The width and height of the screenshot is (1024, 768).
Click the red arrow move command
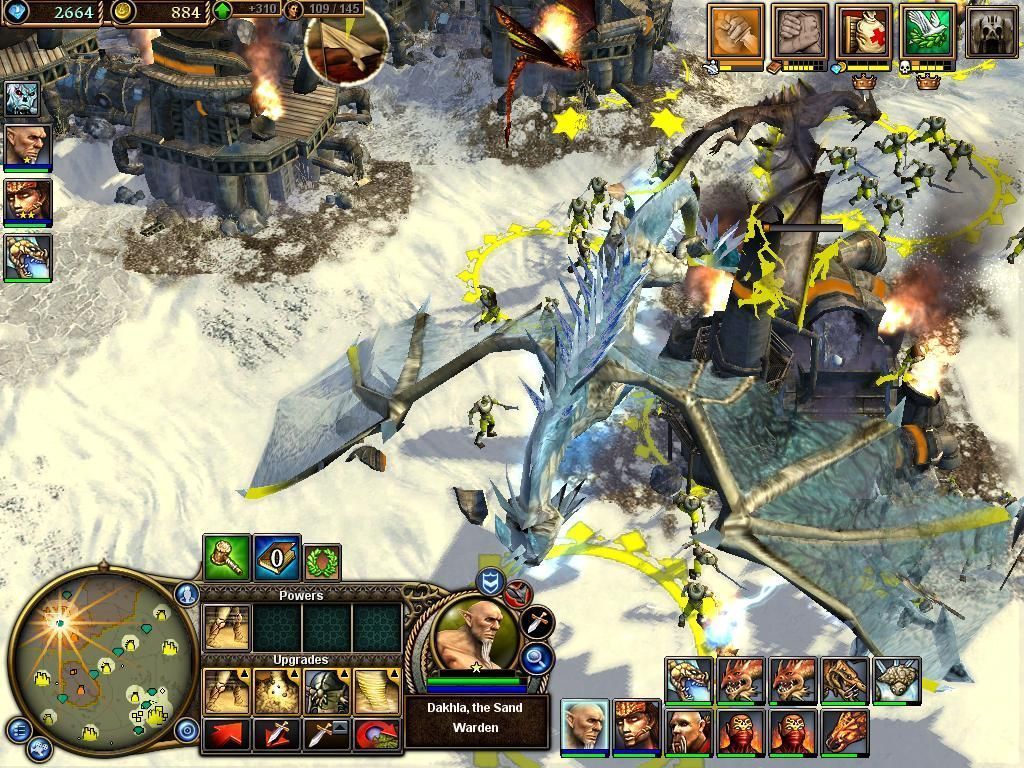pos(227,734)
